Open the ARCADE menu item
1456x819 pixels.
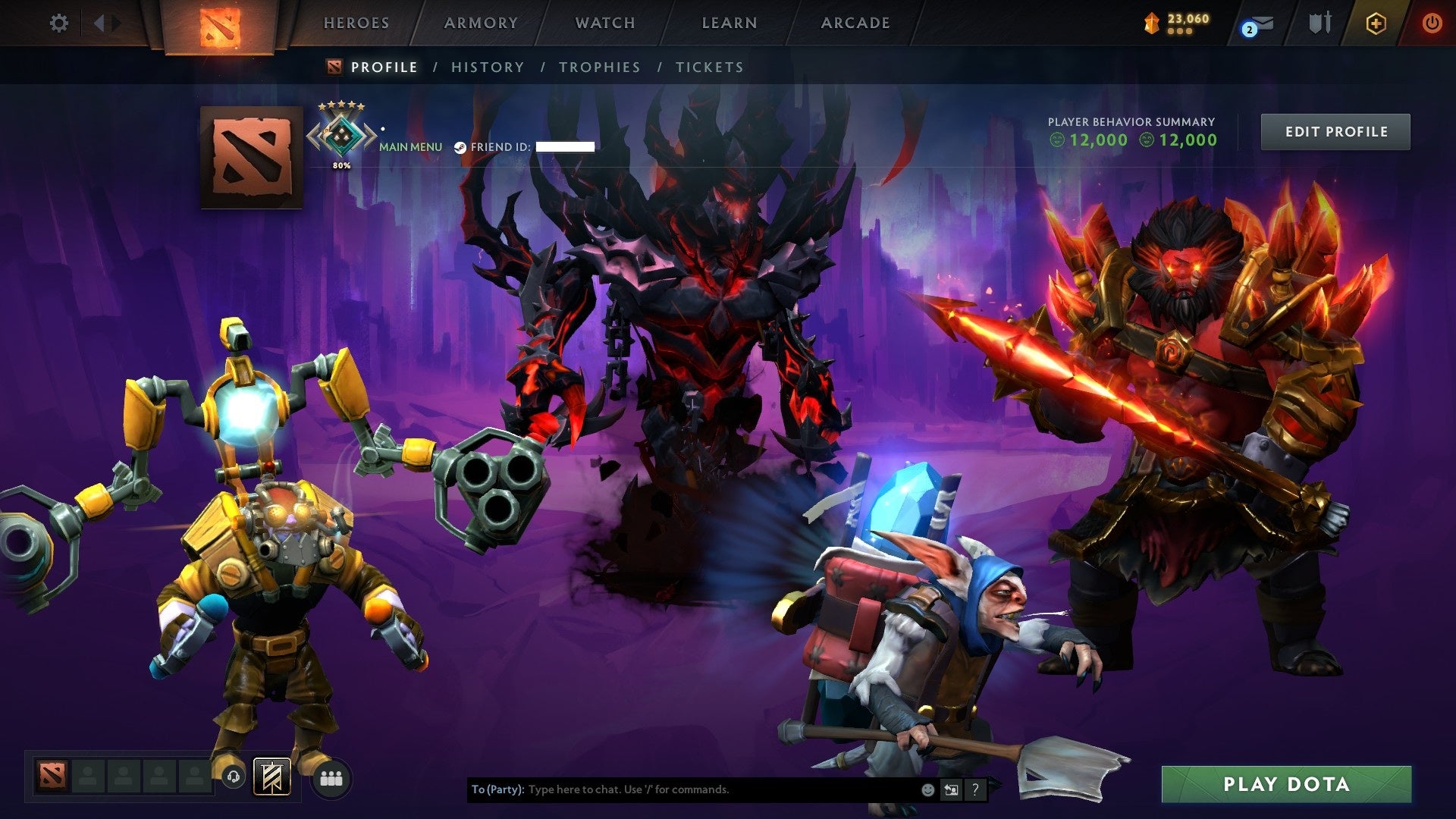click(855, 23)
